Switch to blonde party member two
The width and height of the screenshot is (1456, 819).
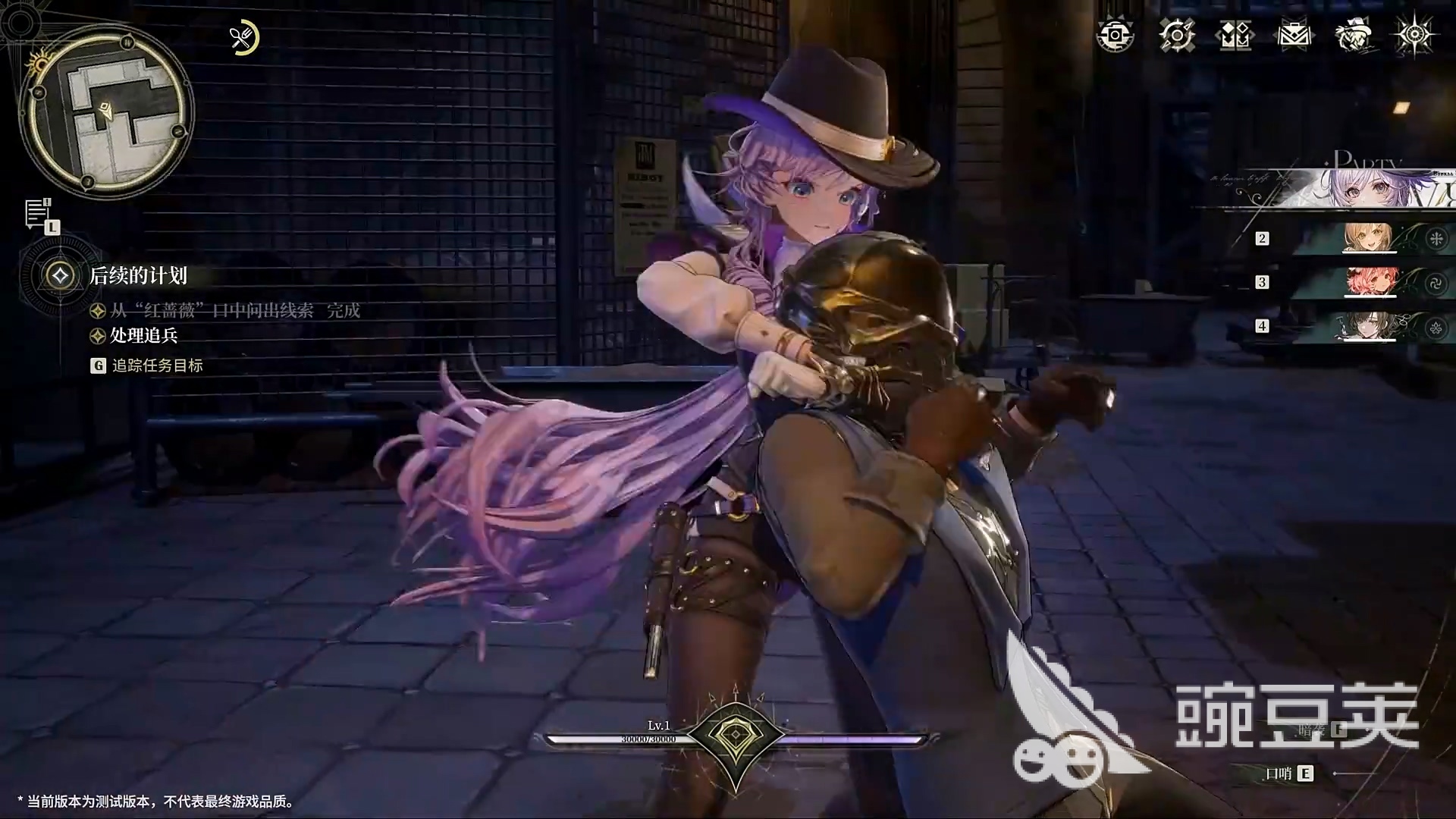(1367, 238)
